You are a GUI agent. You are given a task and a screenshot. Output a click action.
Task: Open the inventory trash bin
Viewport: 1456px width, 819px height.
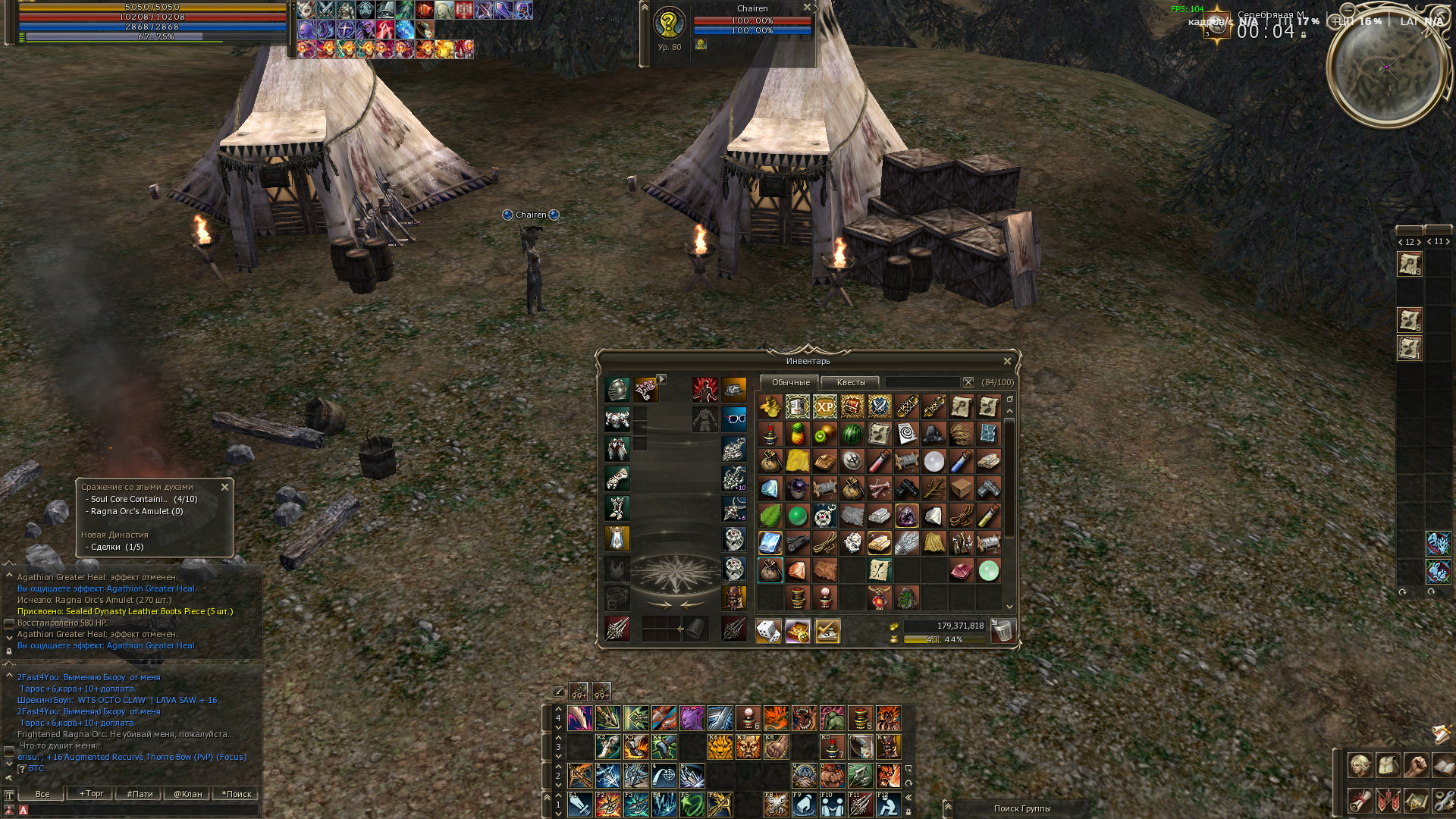pyautogui.click(x=1003, y=631)
